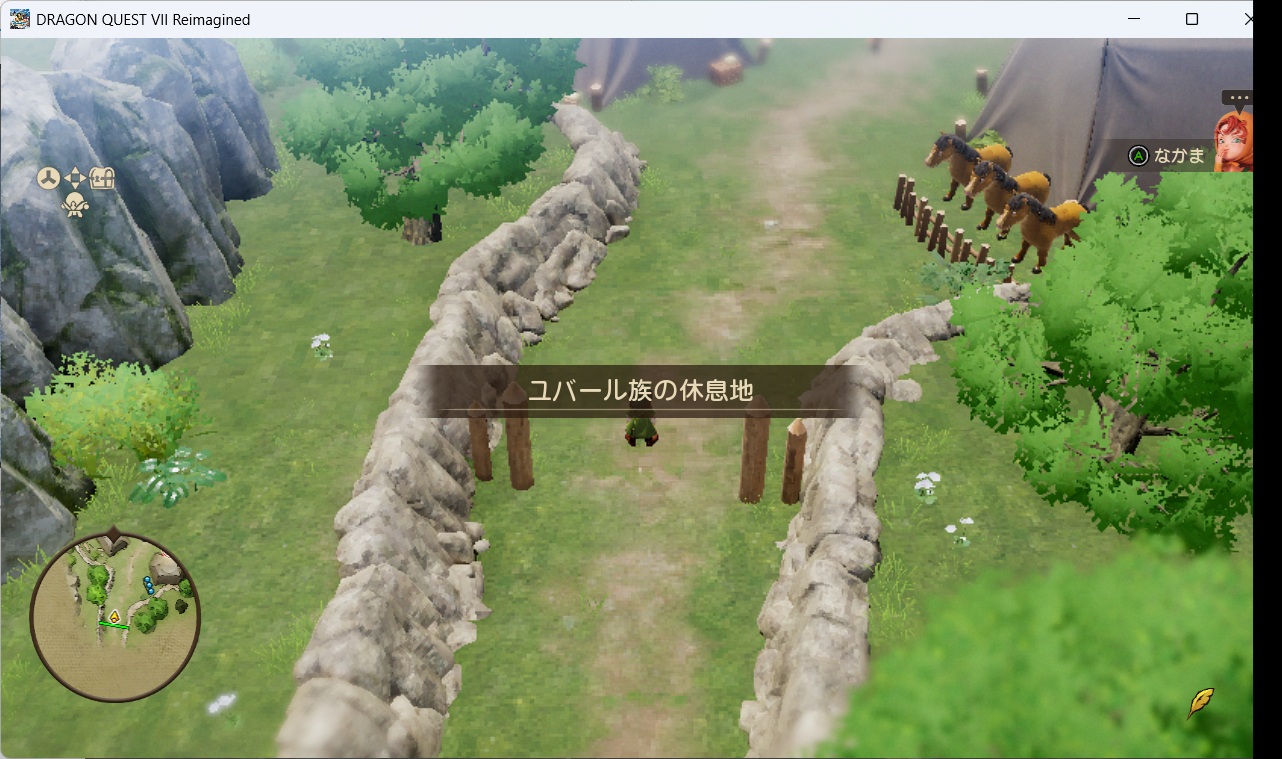Open the Dragon Quest VII icon in title bar
This screenshot has width=1282, height=759.
coord(17,18)
